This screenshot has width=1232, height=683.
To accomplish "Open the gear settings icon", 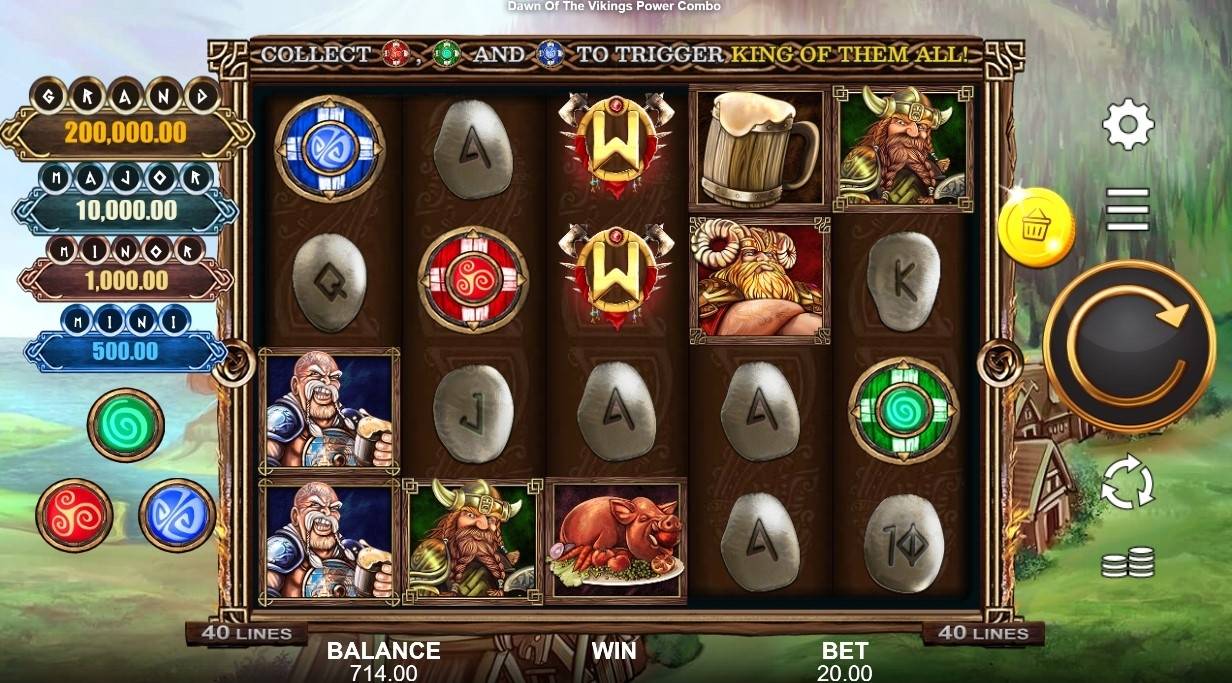I will 1128,125.
